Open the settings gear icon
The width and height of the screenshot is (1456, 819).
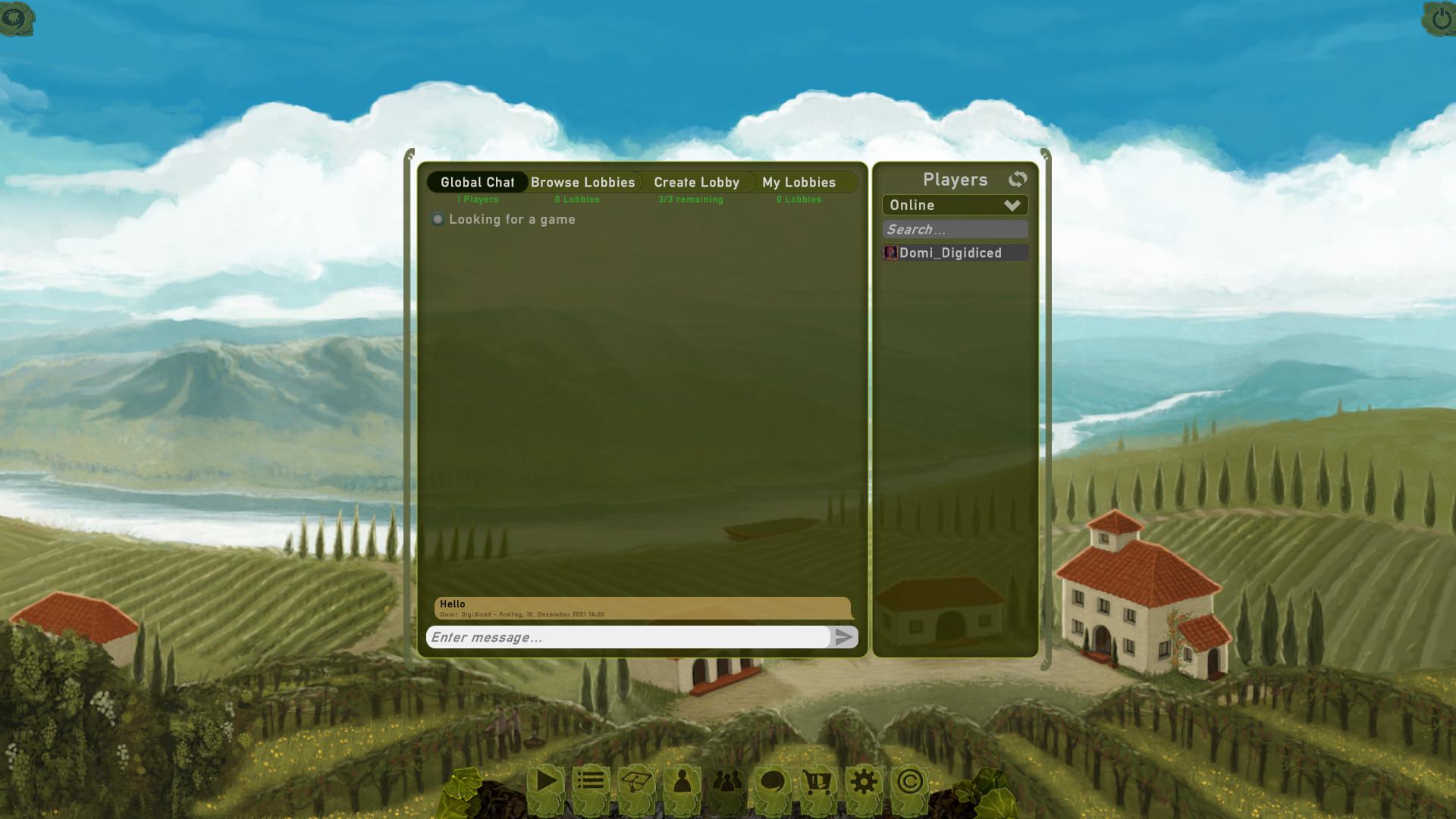tap(863, 780)
